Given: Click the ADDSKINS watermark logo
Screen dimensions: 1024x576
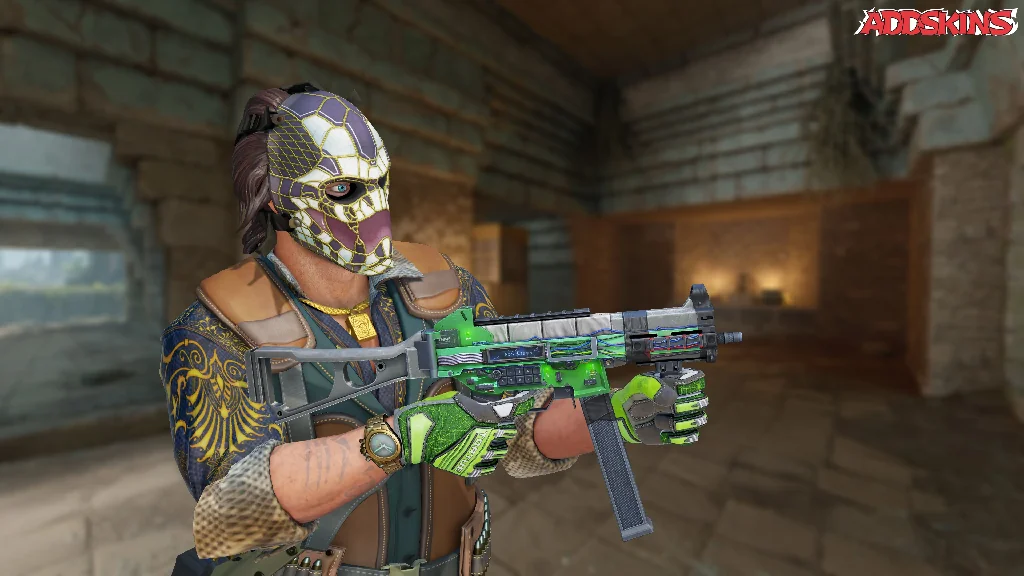Looking at the screenshot, I should point(936,22).
